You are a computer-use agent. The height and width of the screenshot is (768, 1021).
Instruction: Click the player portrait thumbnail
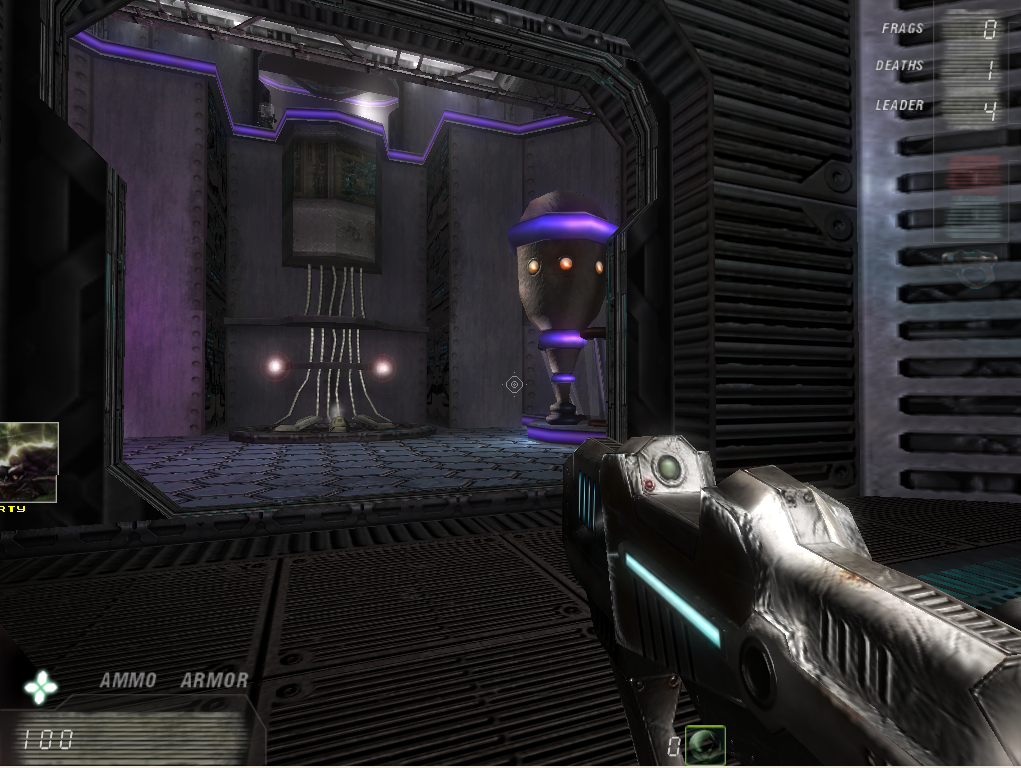(28, 462)
